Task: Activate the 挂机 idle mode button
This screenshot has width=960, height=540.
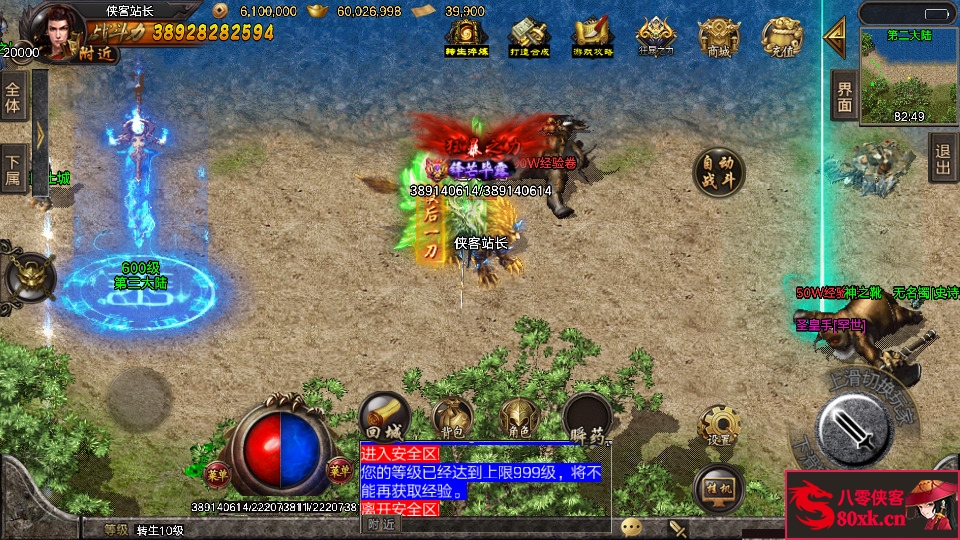Action: (x=718, y=487)
